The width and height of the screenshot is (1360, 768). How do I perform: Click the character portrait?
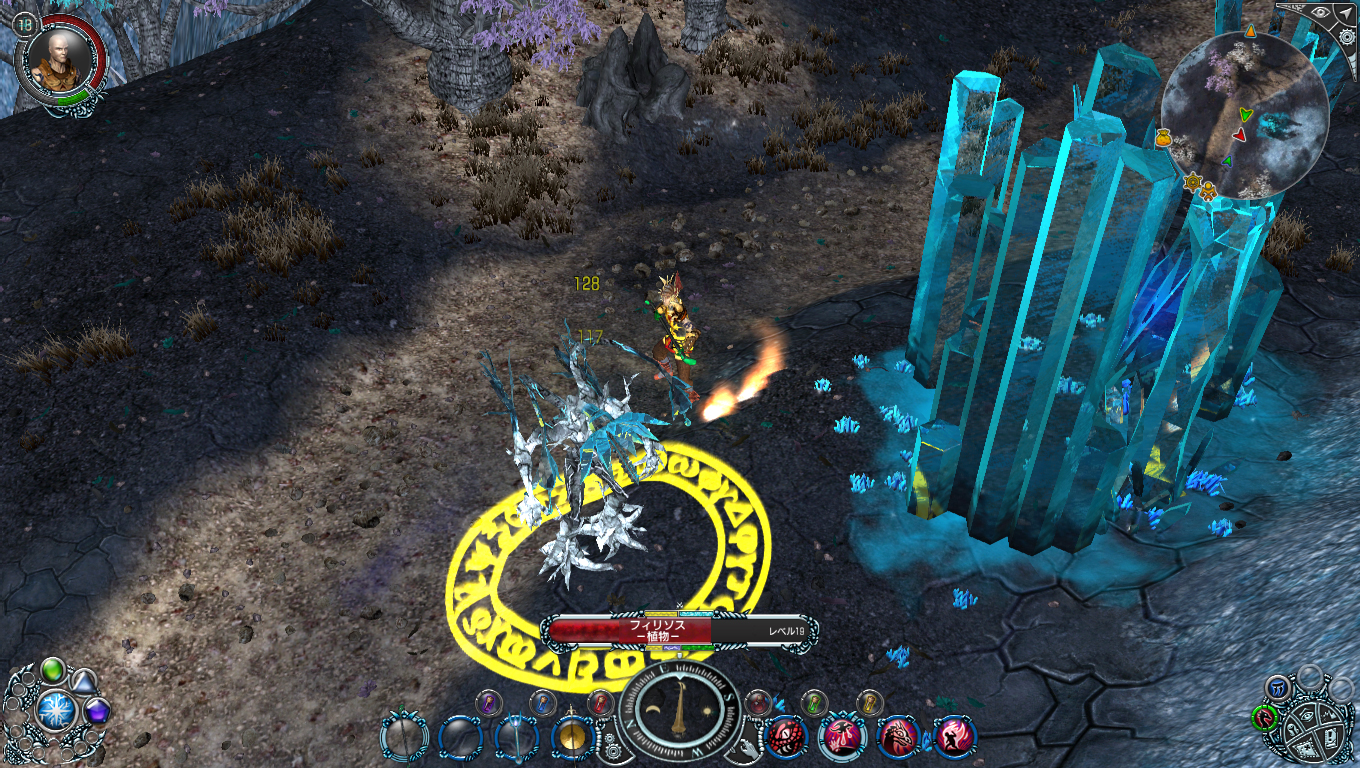tap(57, 62)
